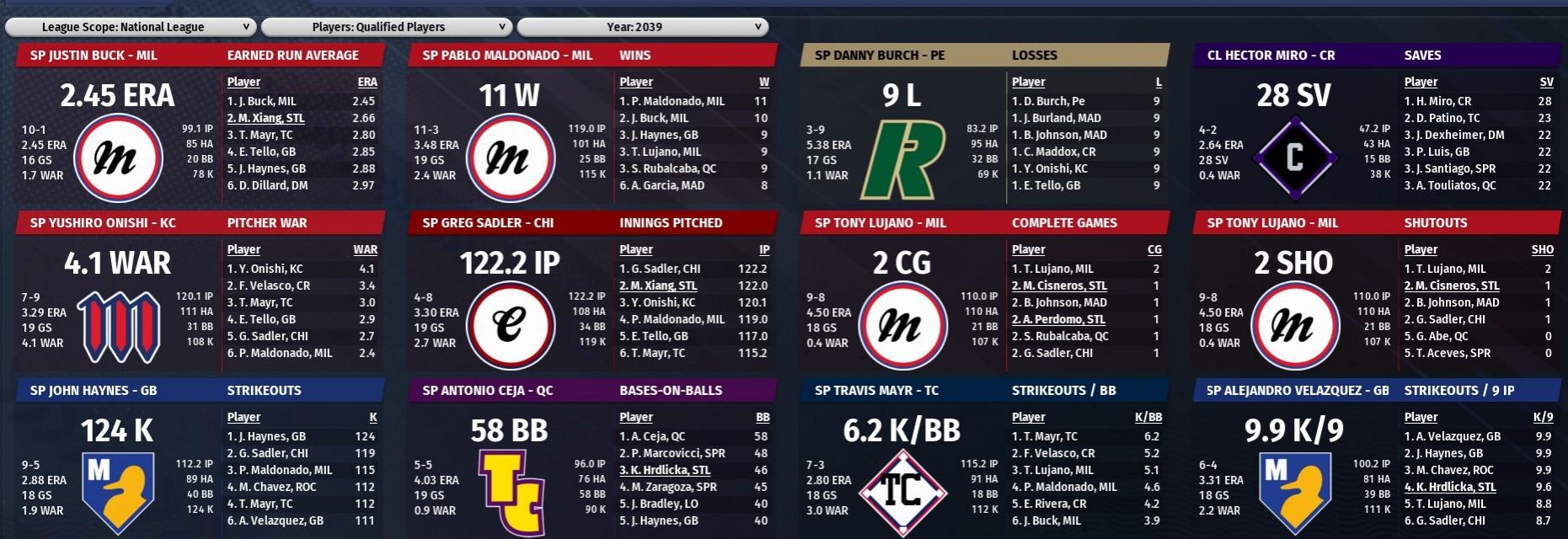Sort ERA leaderboard by ERA column
This screenshot has height=539, width=1568.
click(367, 82)
